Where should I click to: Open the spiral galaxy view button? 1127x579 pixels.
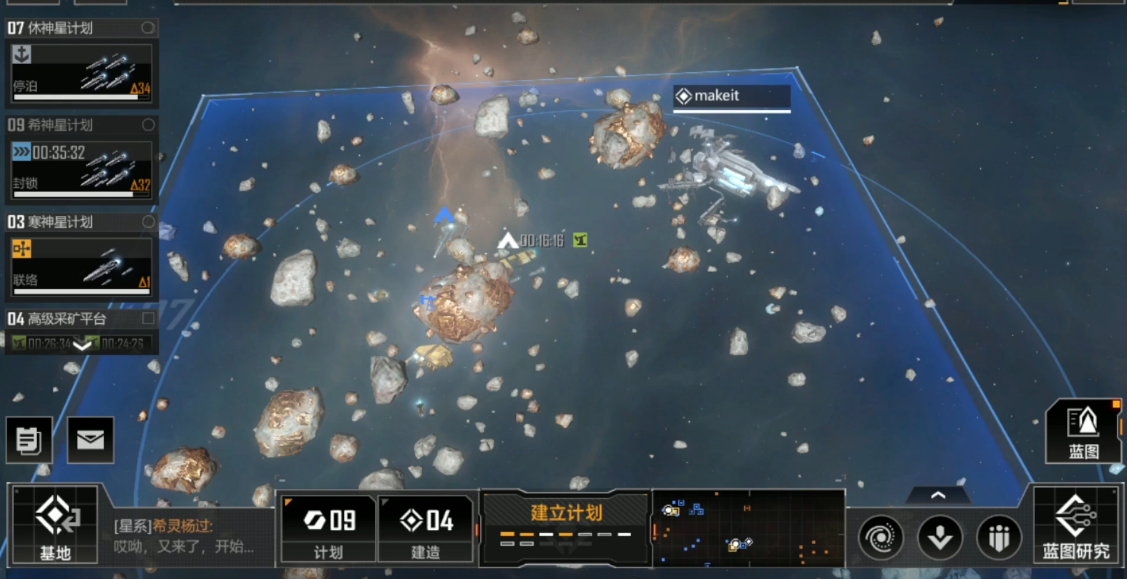[880, 538]
